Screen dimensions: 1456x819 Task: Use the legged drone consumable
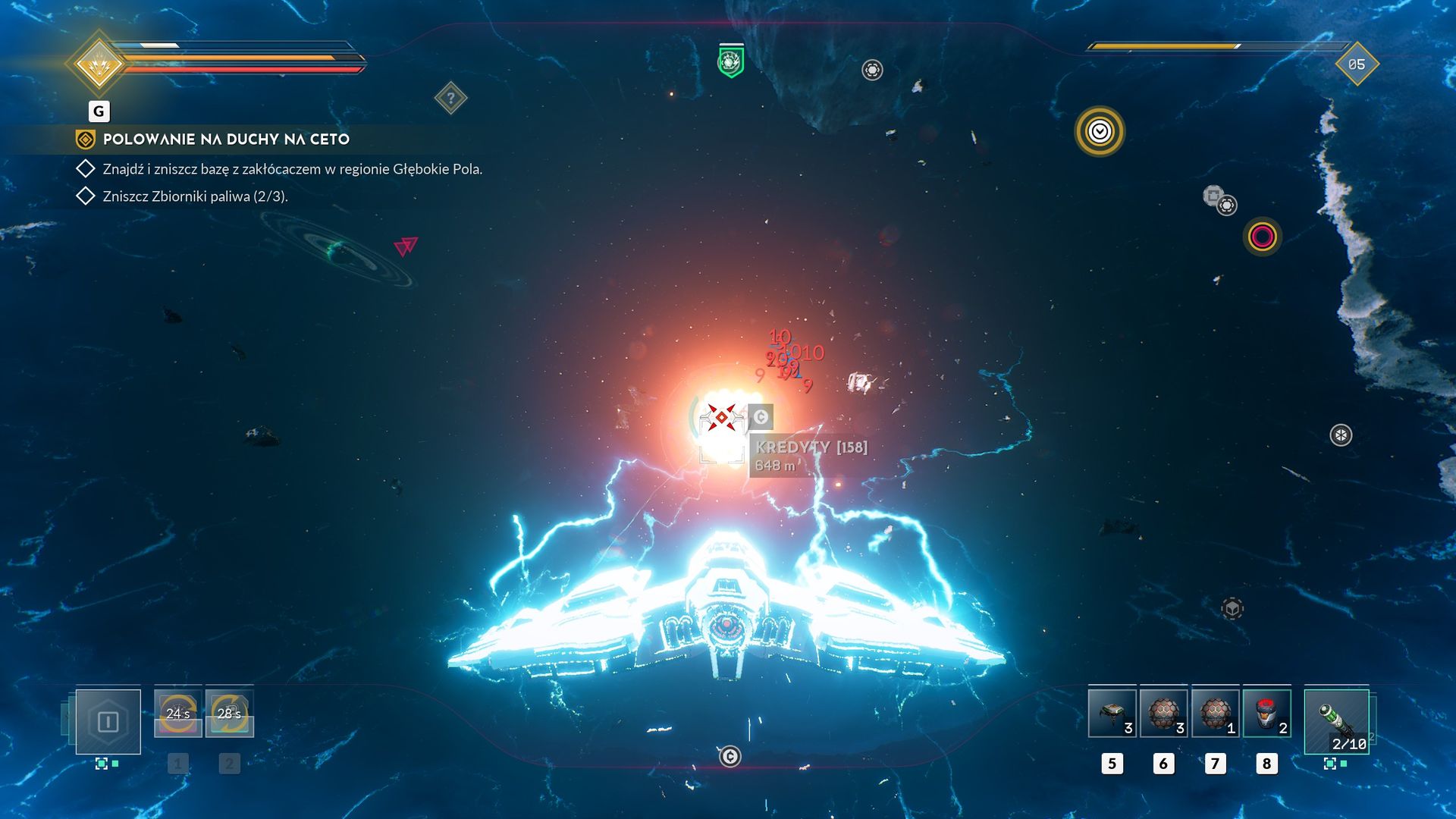point(1112,714)
